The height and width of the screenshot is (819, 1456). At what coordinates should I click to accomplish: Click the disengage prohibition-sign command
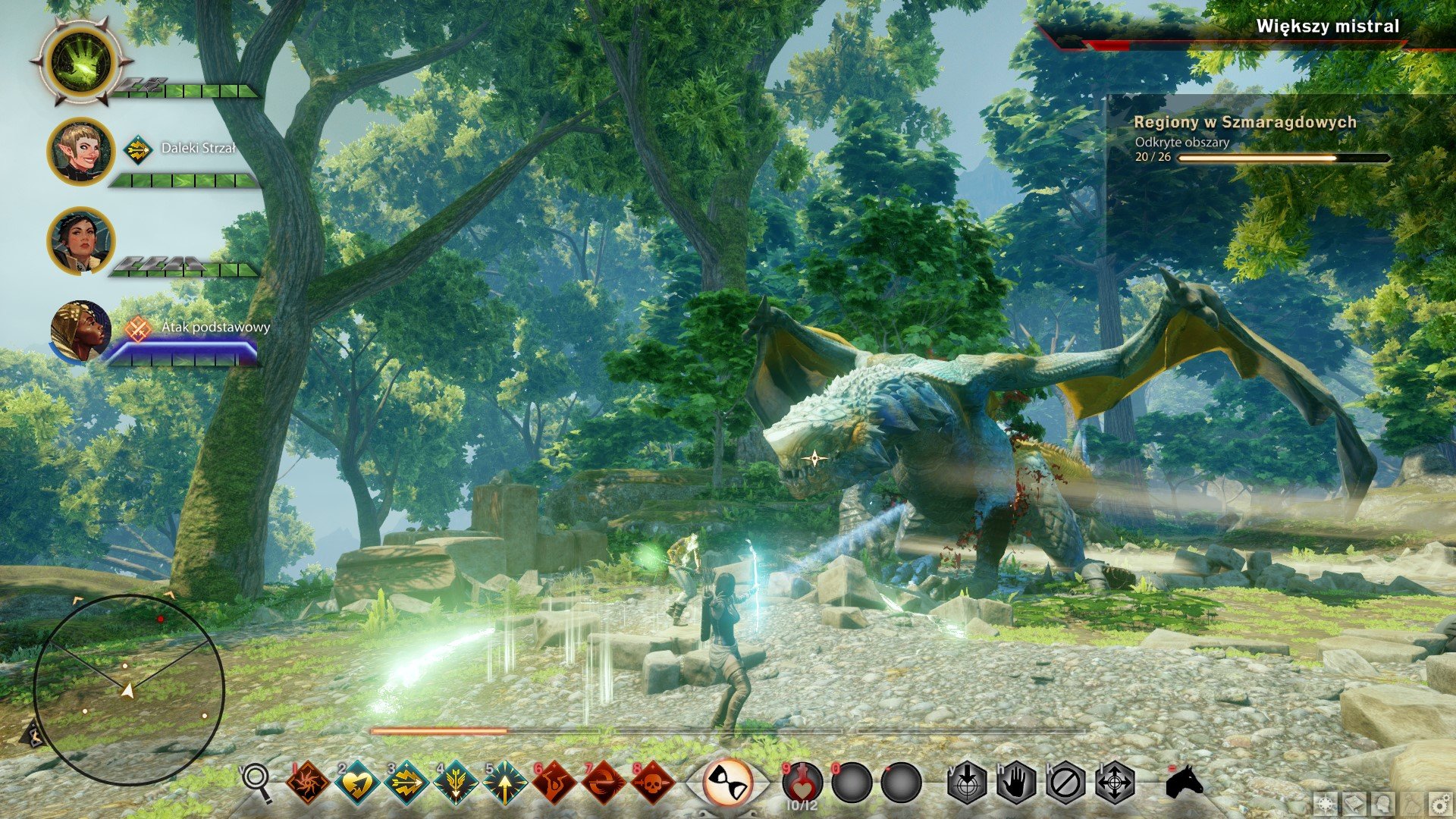[x=1065, y=782]
